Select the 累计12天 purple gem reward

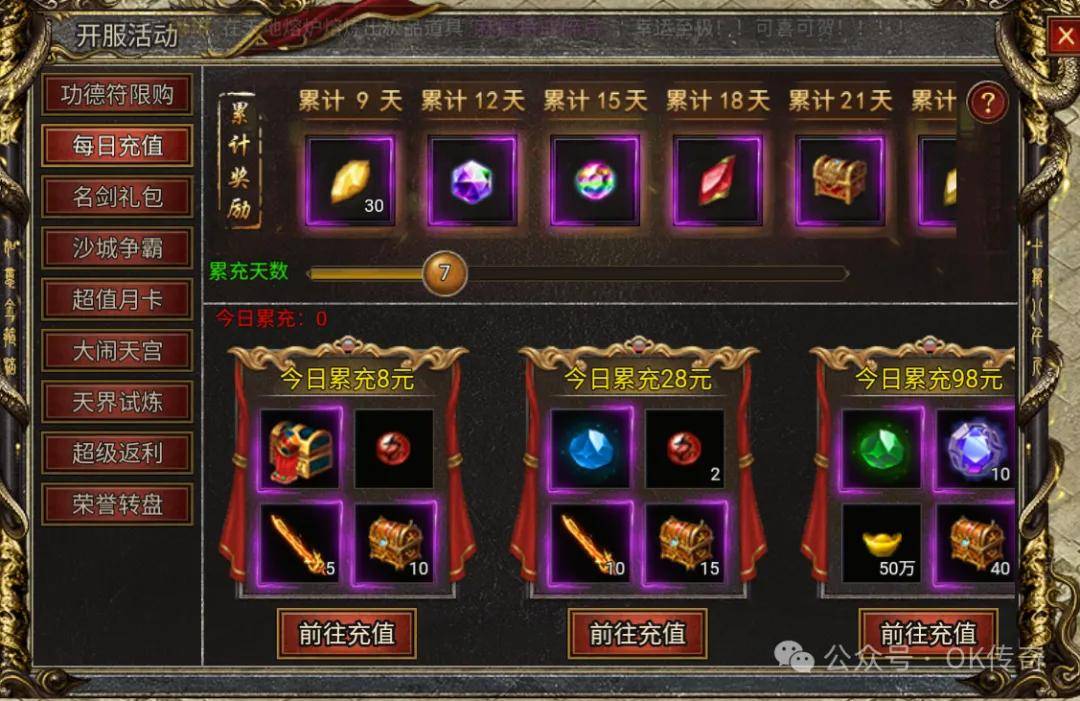pyautogui.click(x=472, y=181)
